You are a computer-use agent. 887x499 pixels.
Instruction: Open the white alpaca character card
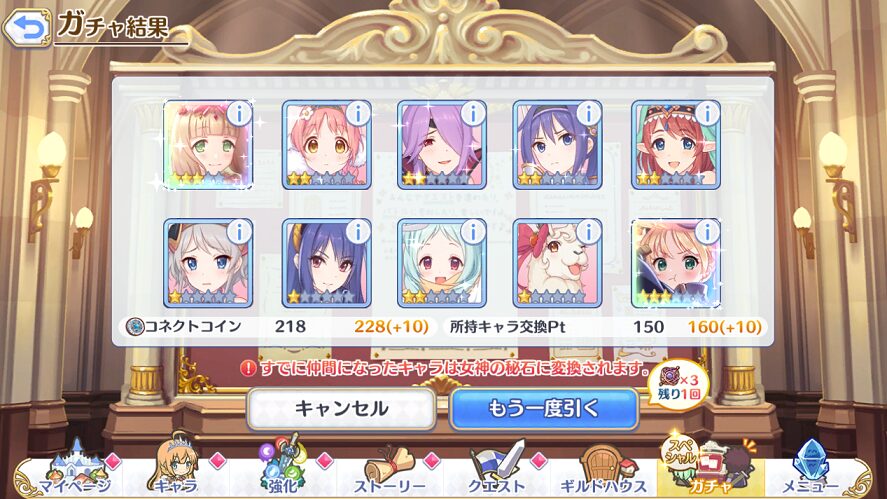[x=557, y=263]
